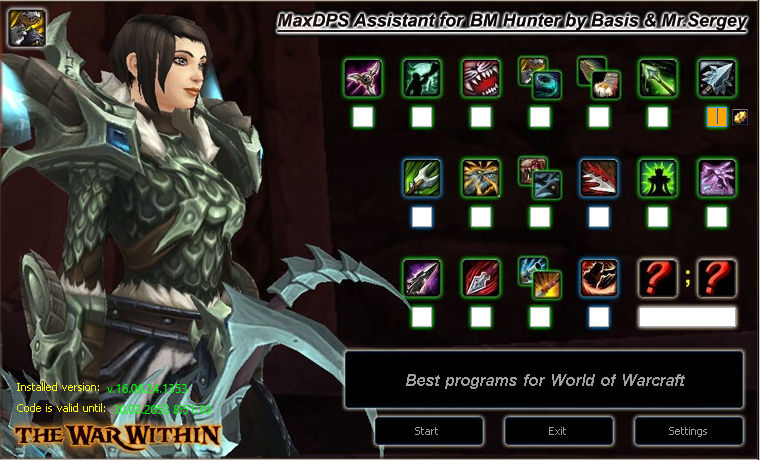Select the green trident ability icon
760x460 pixels.
421,178
